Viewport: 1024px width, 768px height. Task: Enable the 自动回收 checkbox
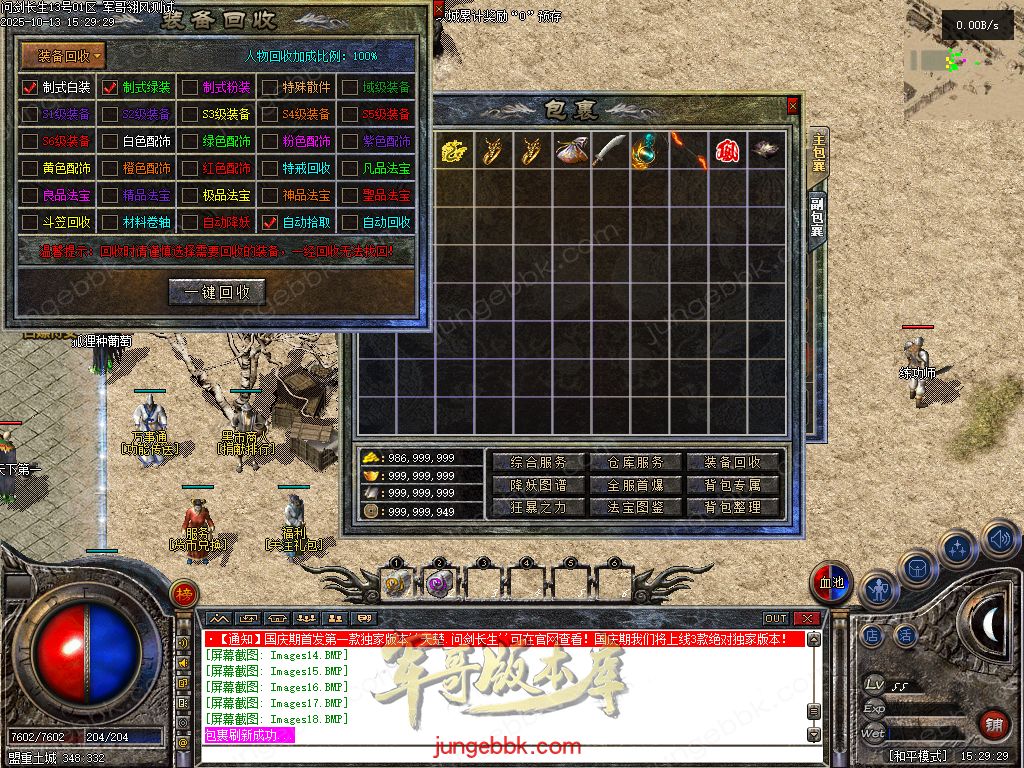coord(350,222)
